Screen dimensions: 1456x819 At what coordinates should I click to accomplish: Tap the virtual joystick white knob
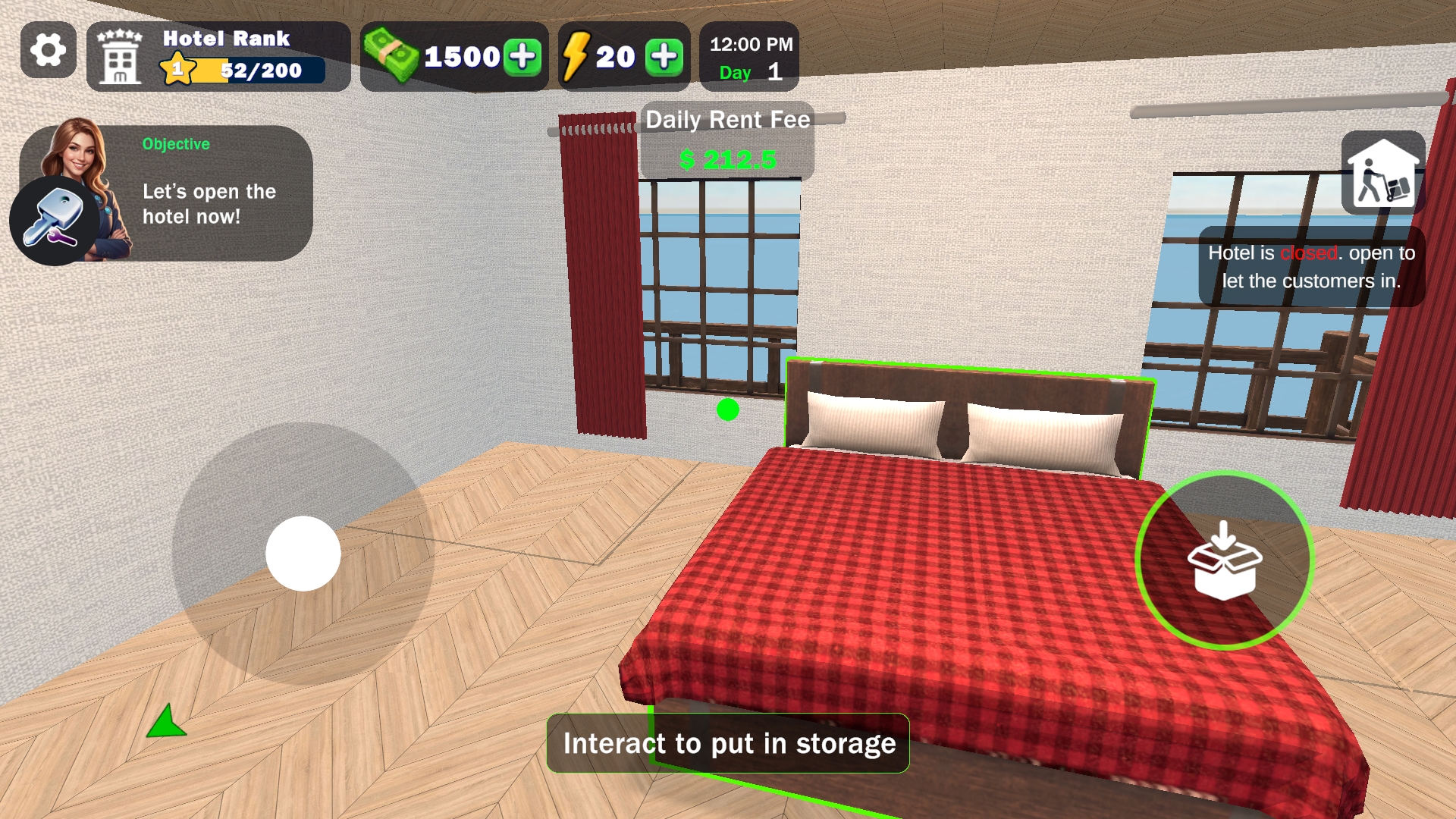[303, 554]
